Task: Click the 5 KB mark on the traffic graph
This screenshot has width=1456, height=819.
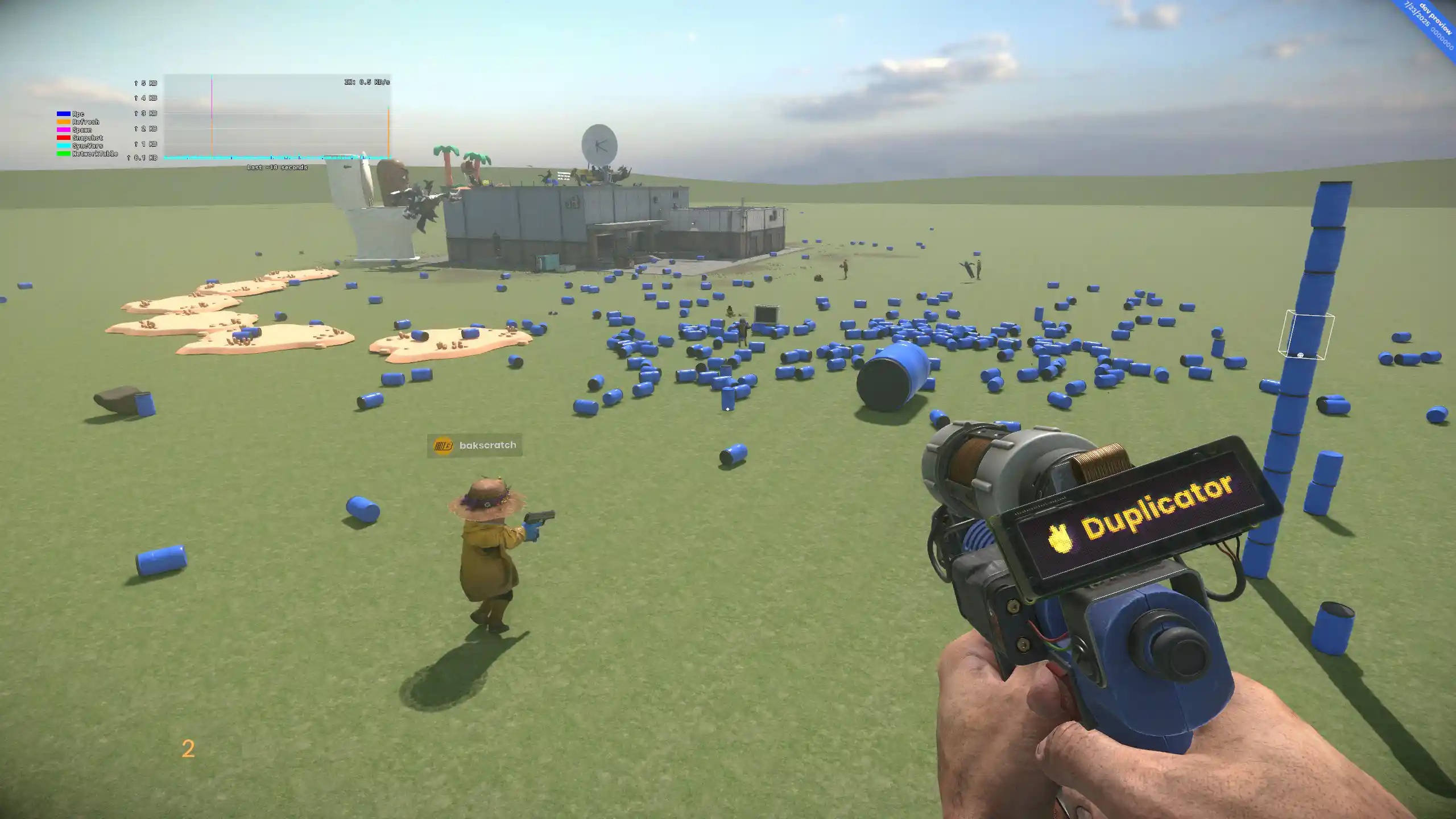Action: pos(144,83)
